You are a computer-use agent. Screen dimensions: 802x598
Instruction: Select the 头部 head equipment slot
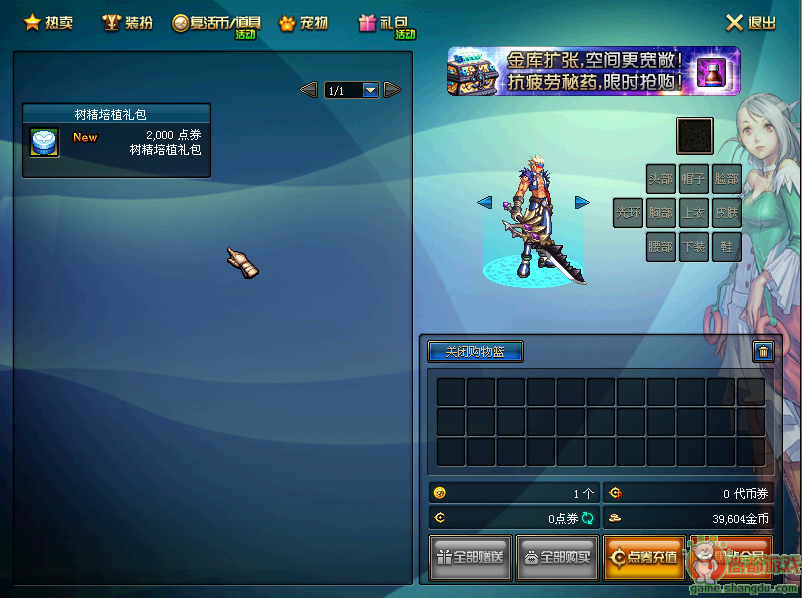[660, 179]
